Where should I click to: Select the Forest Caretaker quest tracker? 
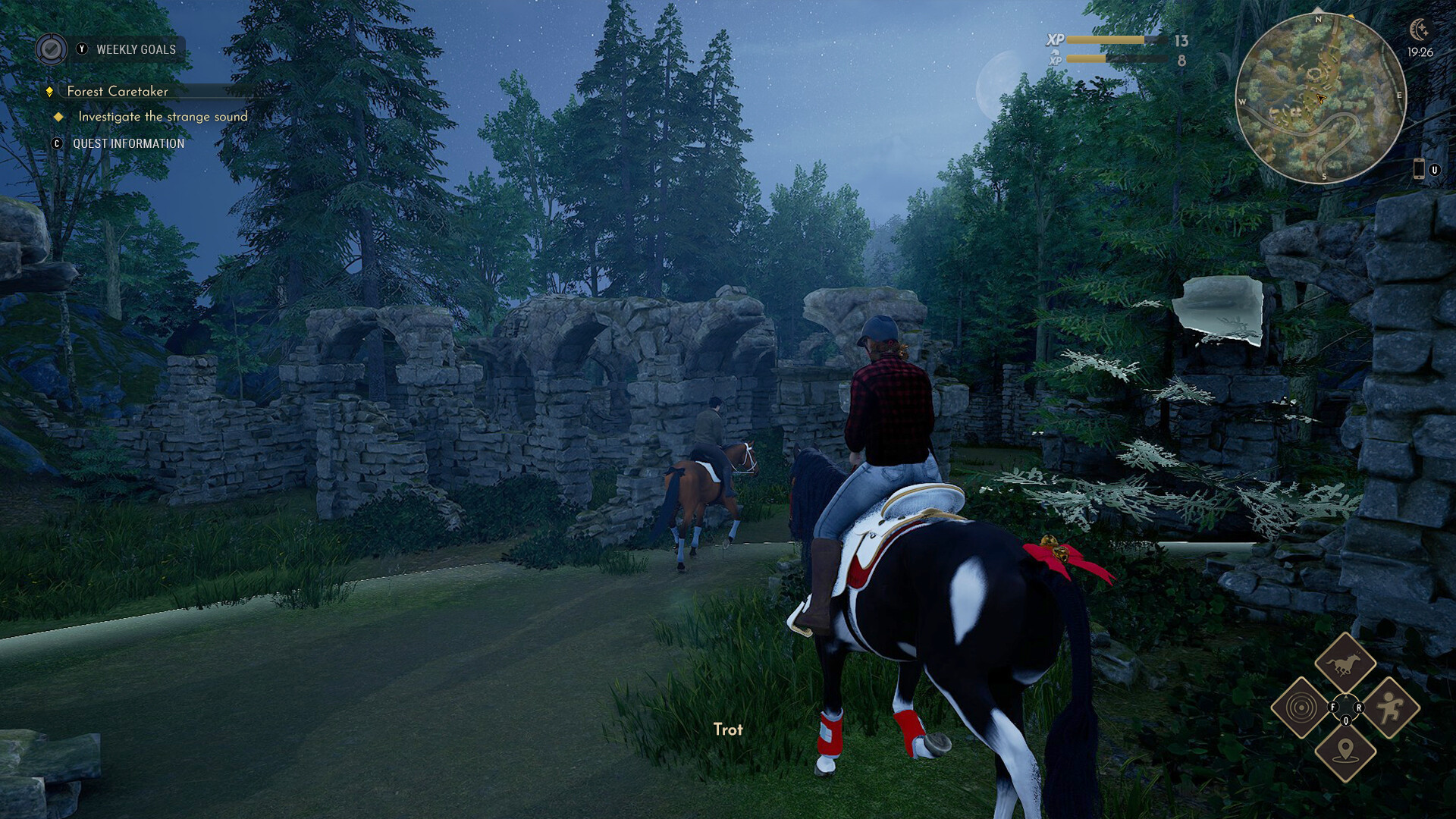[118, 91]
